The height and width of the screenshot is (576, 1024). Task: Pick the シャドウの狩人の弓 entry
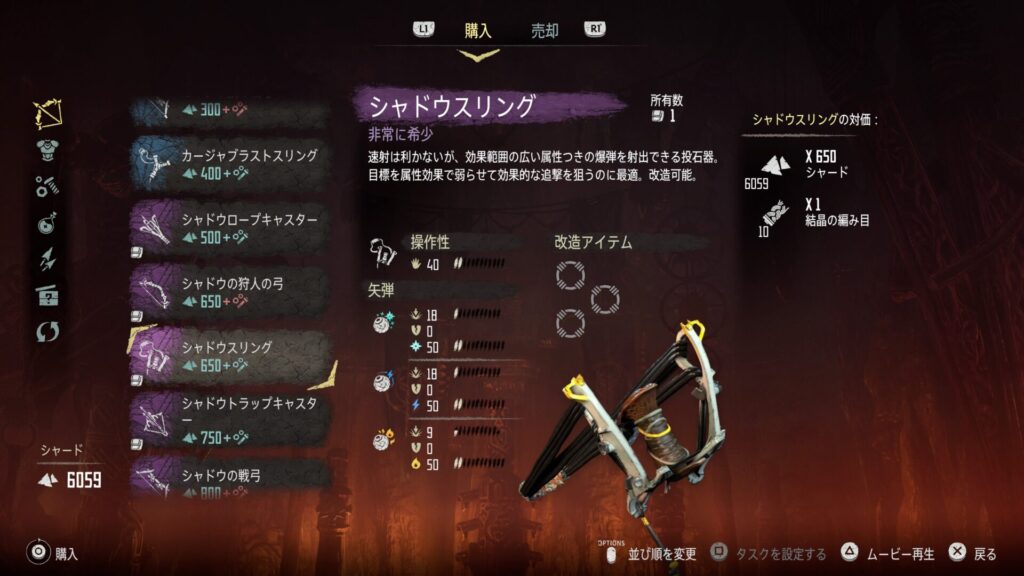pos(229,292)
